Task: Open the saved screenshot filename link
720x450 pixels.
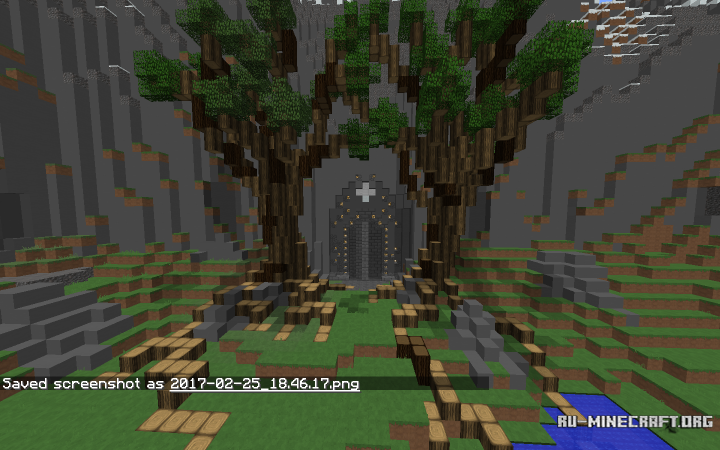Action: pyautogui.click(x=264, y=383)
